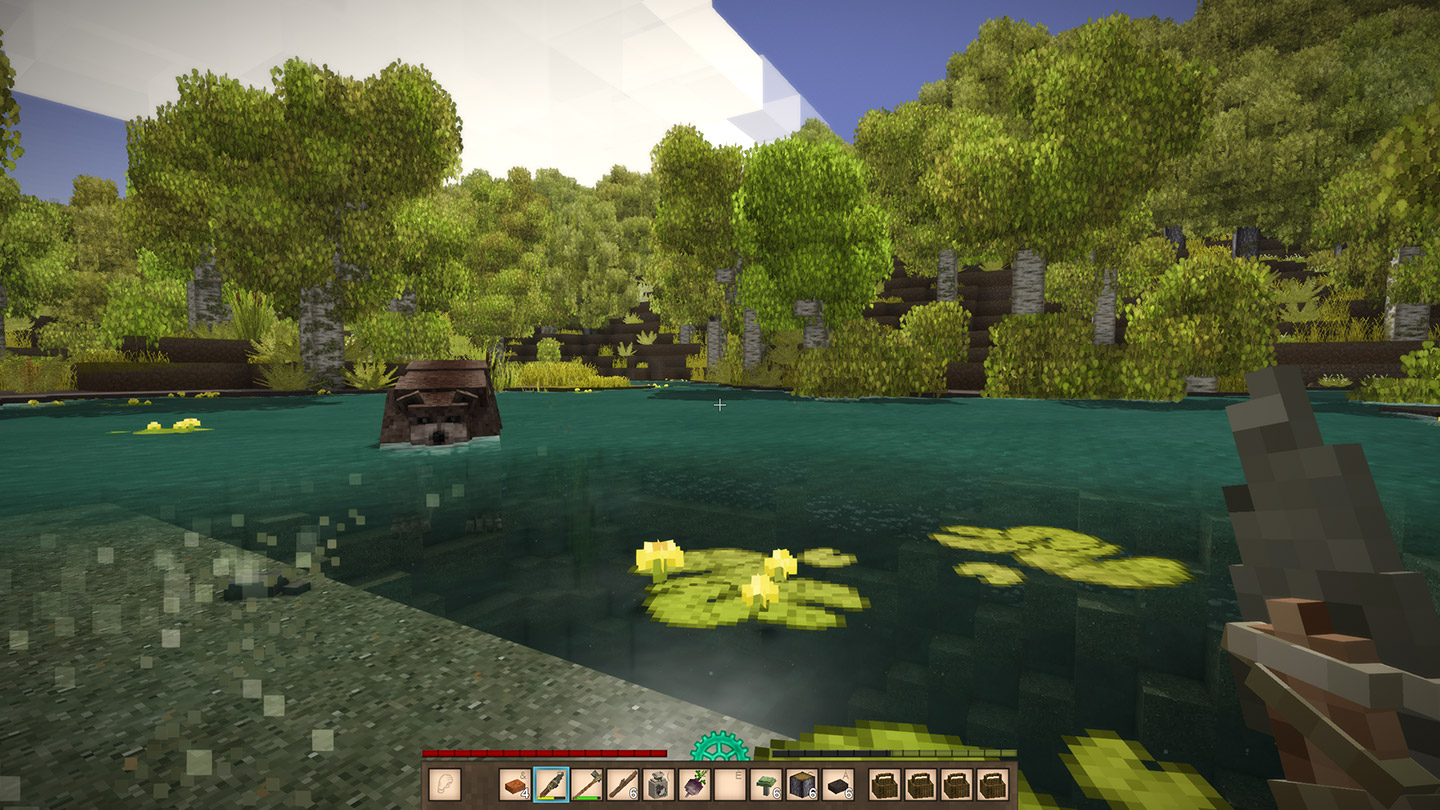Select the stone axe with green durability
The image size is (1440, 810).
coord(587,784)
